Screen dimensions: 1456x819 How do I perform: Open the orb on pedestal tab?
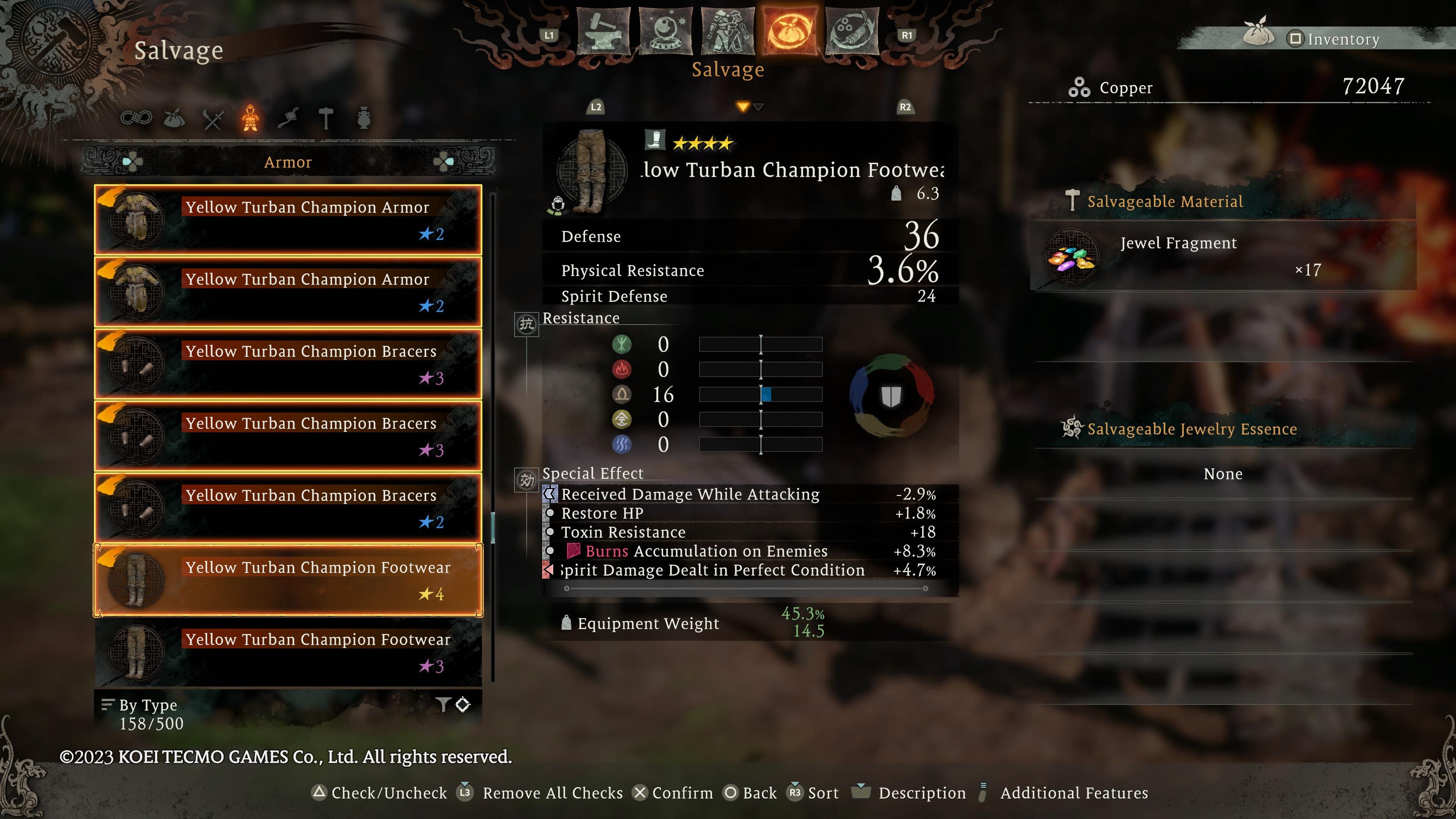(666, 31)
